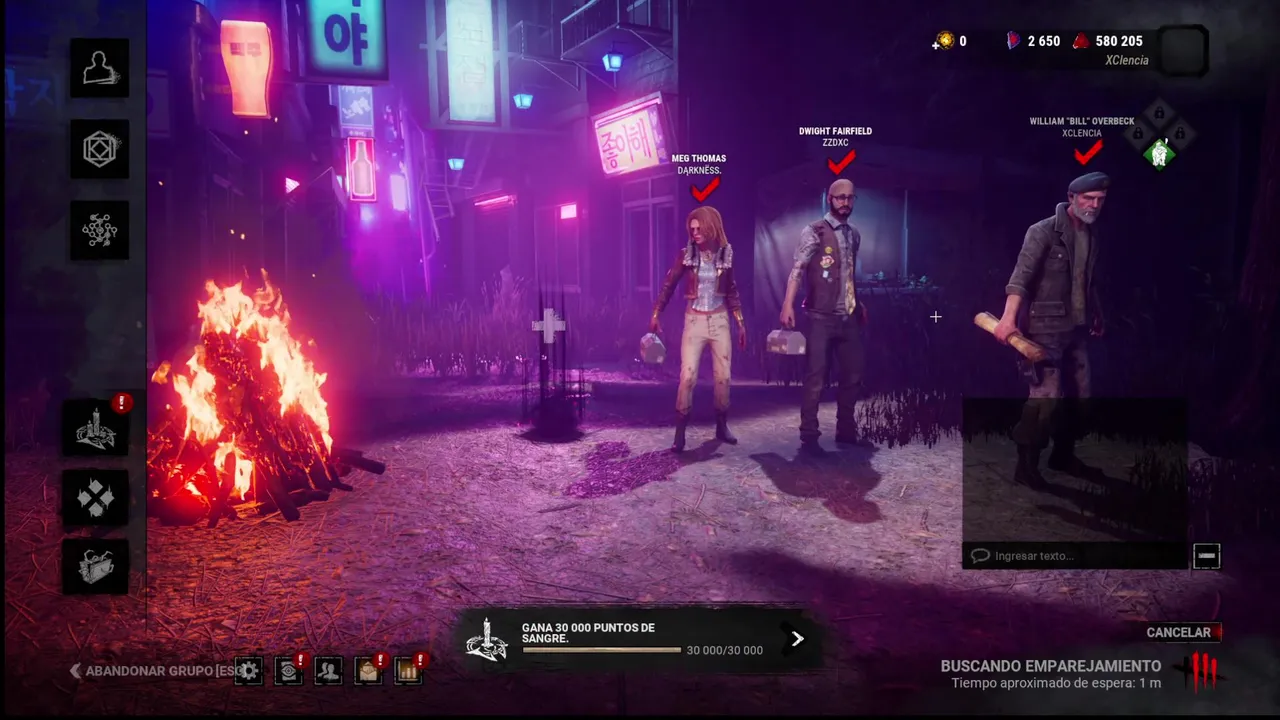Open the loadout hexagon icon

point(99,149)
